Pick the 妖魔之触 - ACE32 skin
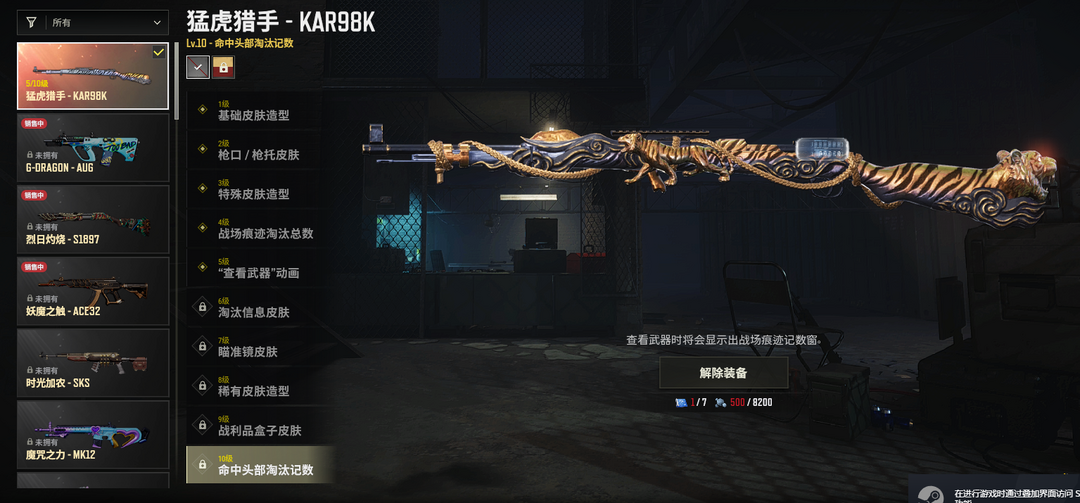The width and height of the screenshot is (1080, 503). click(93, 290)
